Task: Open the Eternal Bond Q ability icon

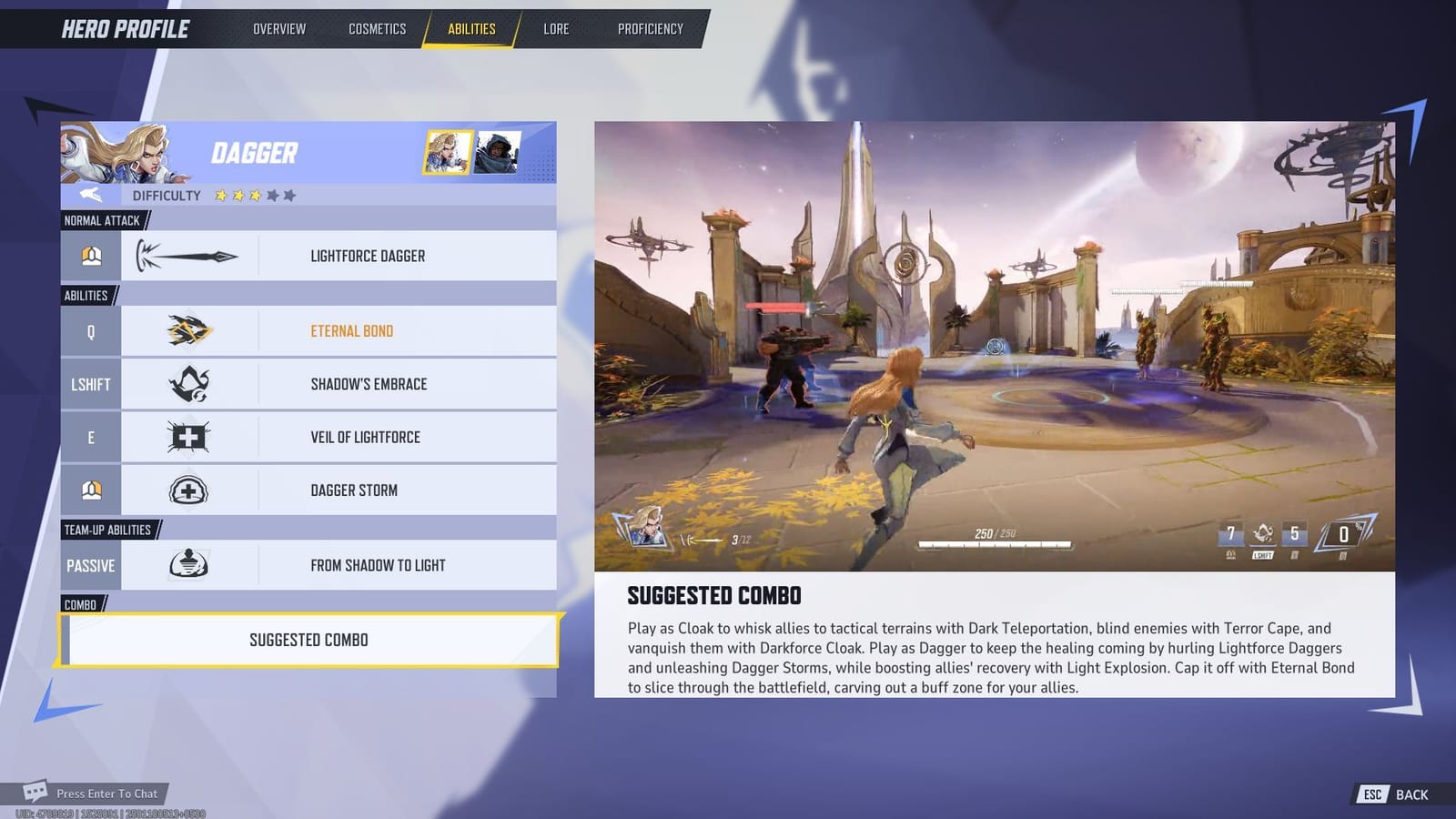Action: [187, 330]
